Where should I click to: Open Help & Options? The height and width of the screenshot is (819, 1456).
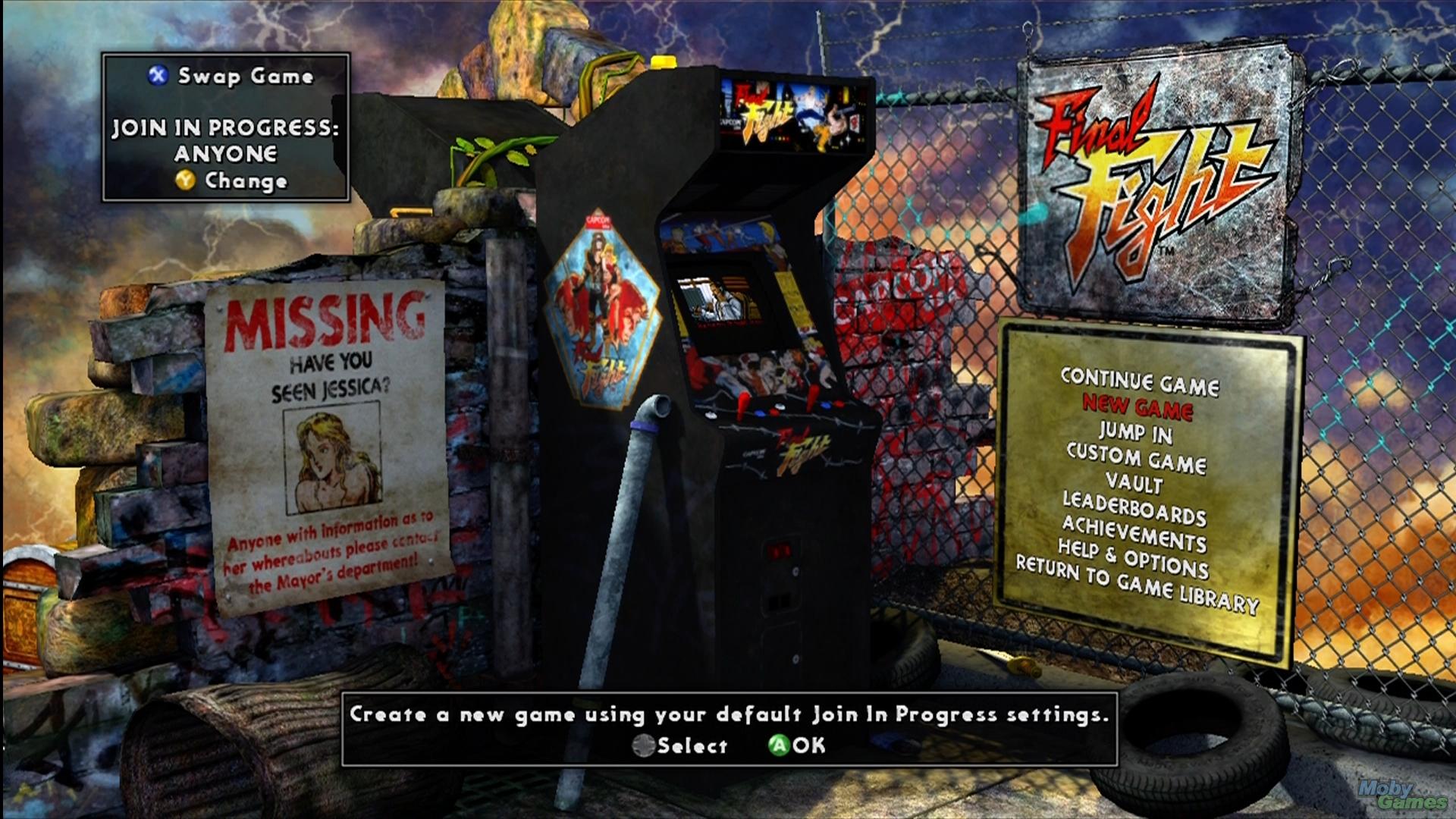pos(1133,558)
